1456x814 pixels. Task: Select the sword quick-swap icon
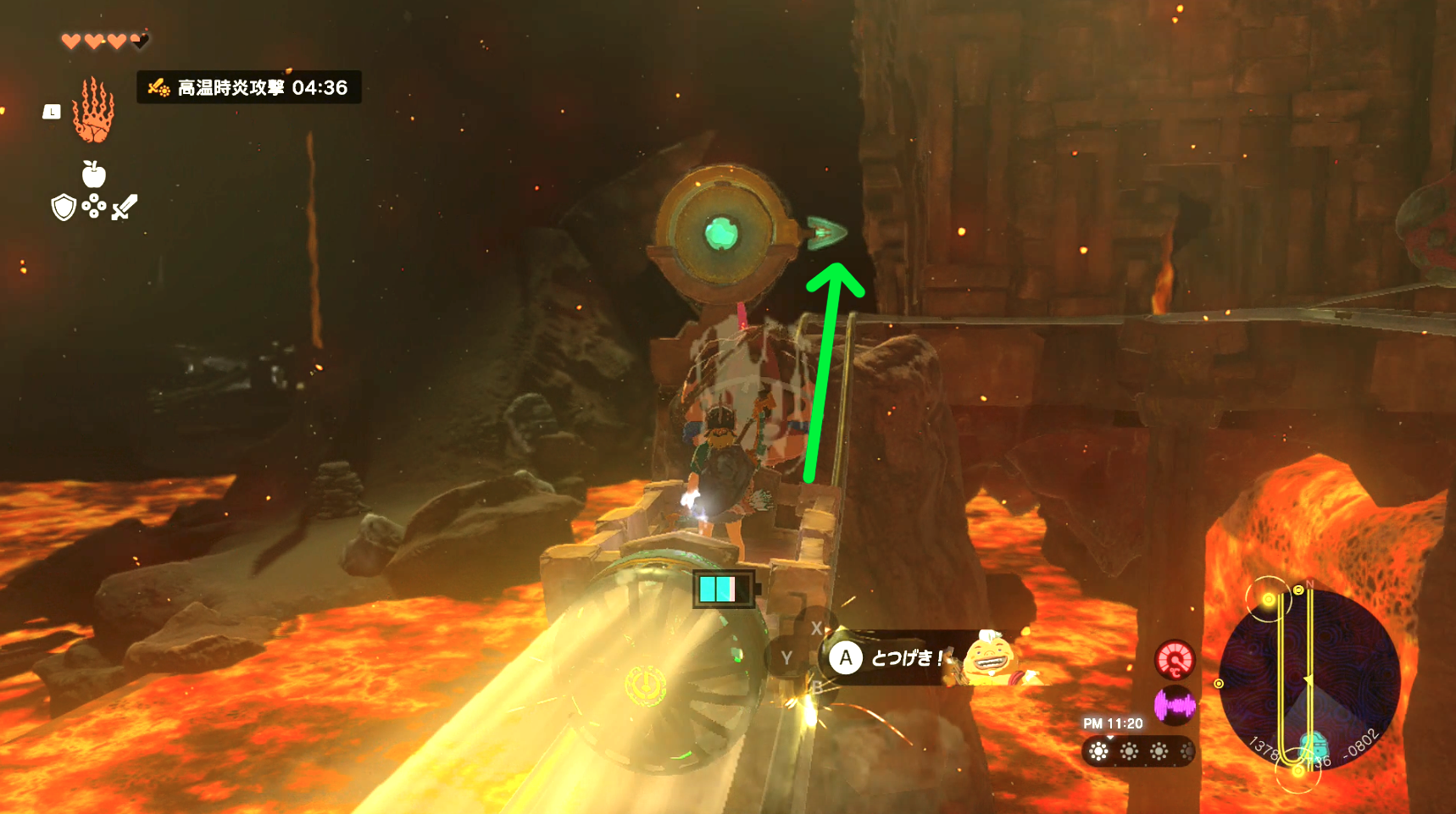(x=123, y=208)
